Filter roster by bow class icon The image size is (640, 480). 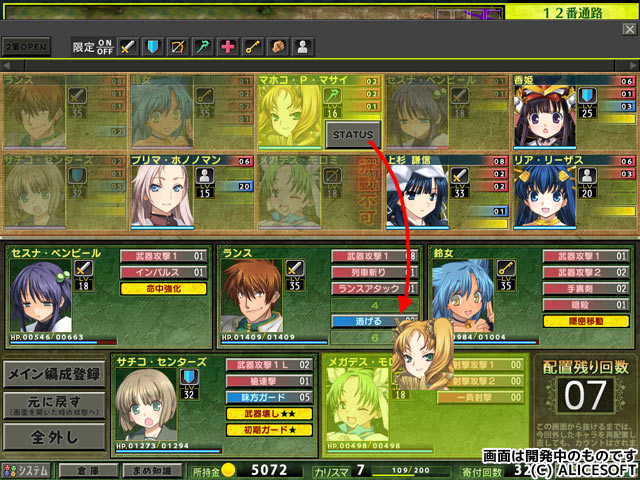point(178,46)
